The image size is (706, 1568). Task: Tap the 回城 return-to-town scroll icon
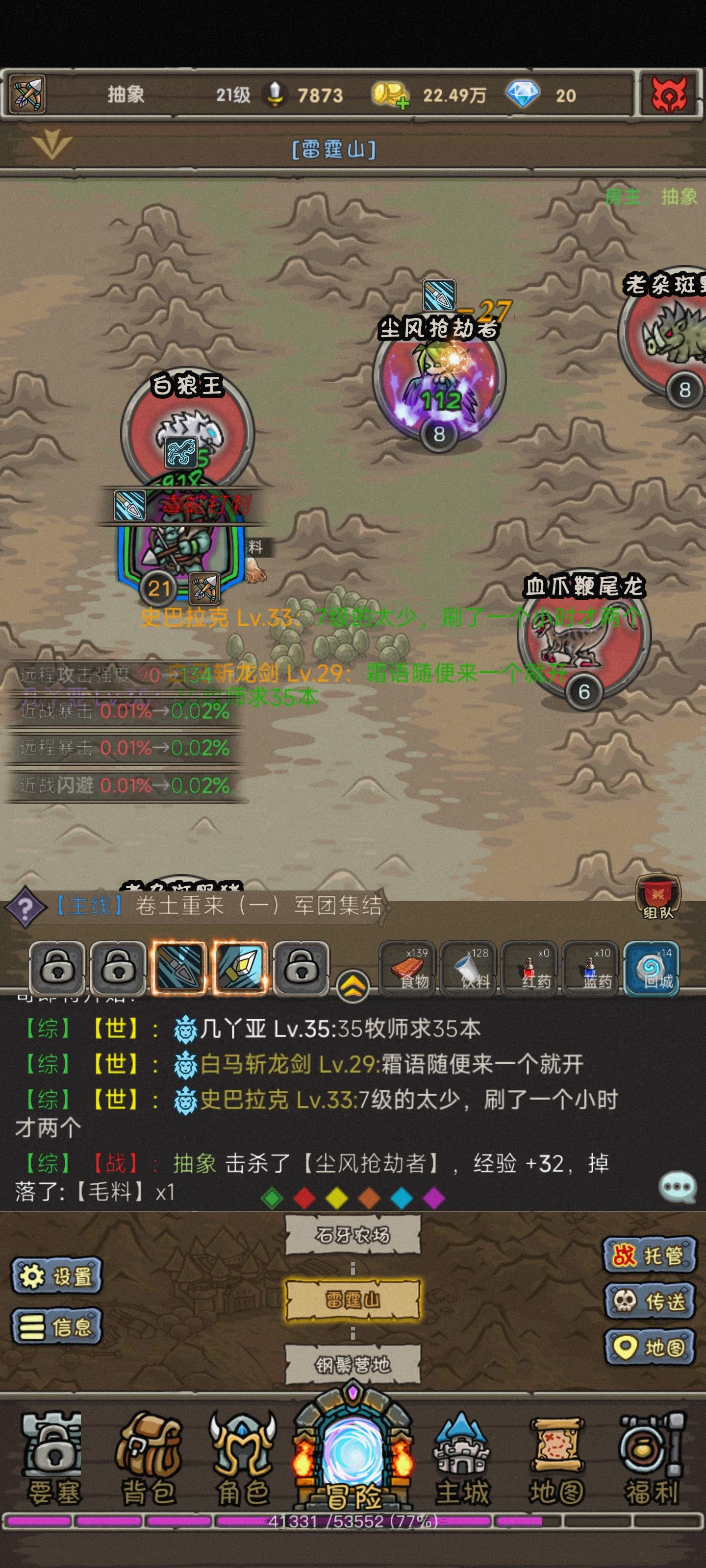(x=656, y=968)
